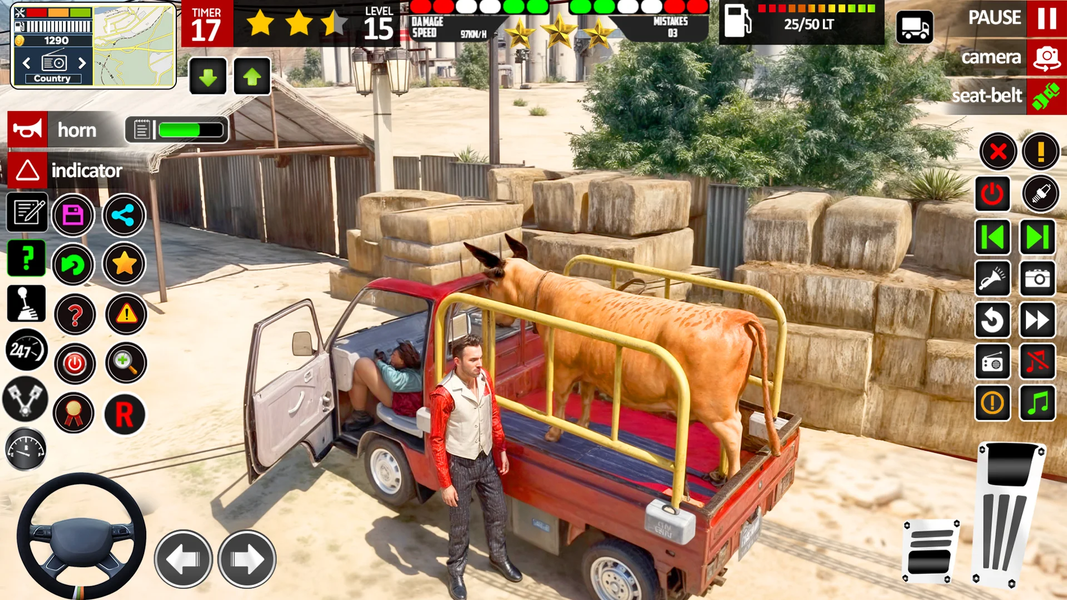Steer left with the left arrow button
This screenshot has width=1067, height=600.
[183, 558]
